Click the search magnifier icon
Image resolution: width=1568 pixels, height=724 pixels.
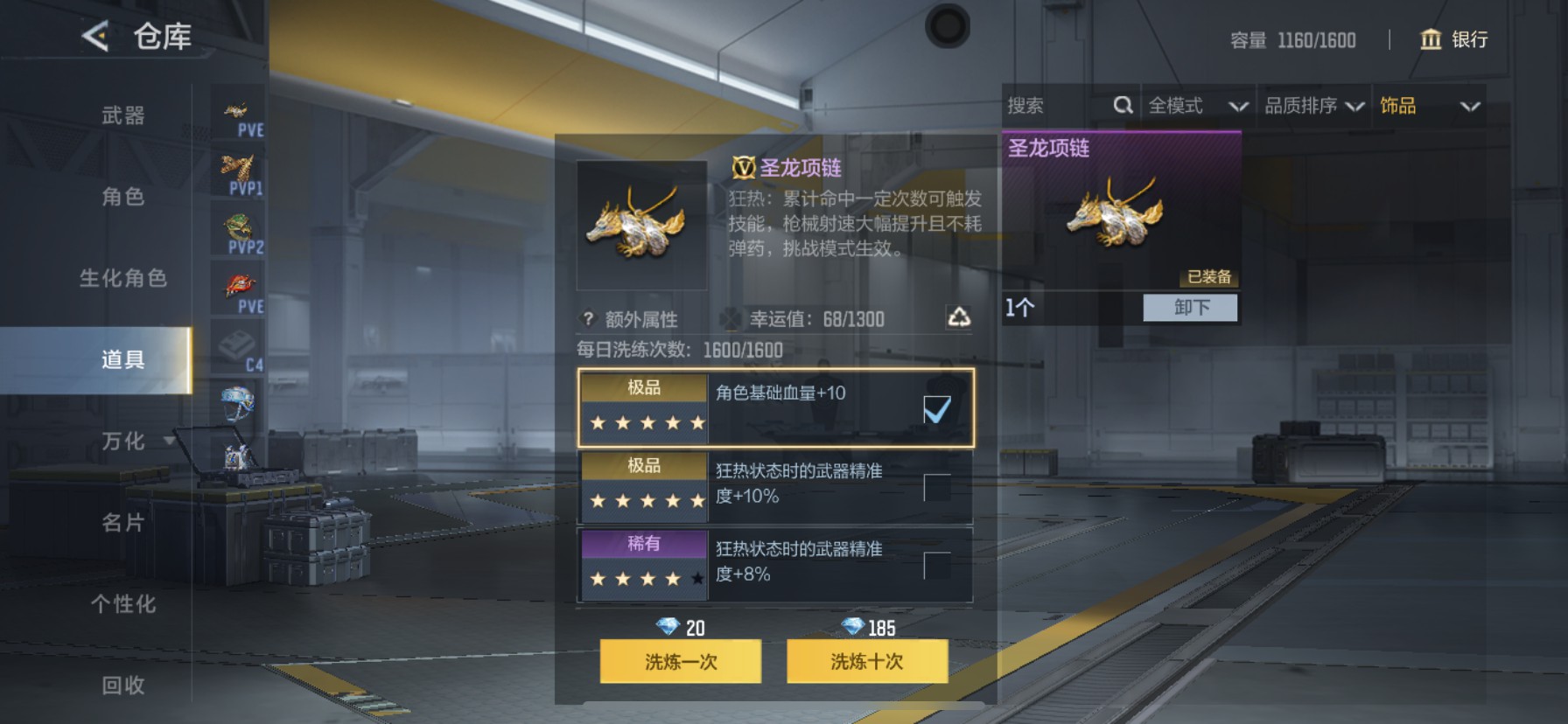pyautogui.click(x=1123, y=105)
